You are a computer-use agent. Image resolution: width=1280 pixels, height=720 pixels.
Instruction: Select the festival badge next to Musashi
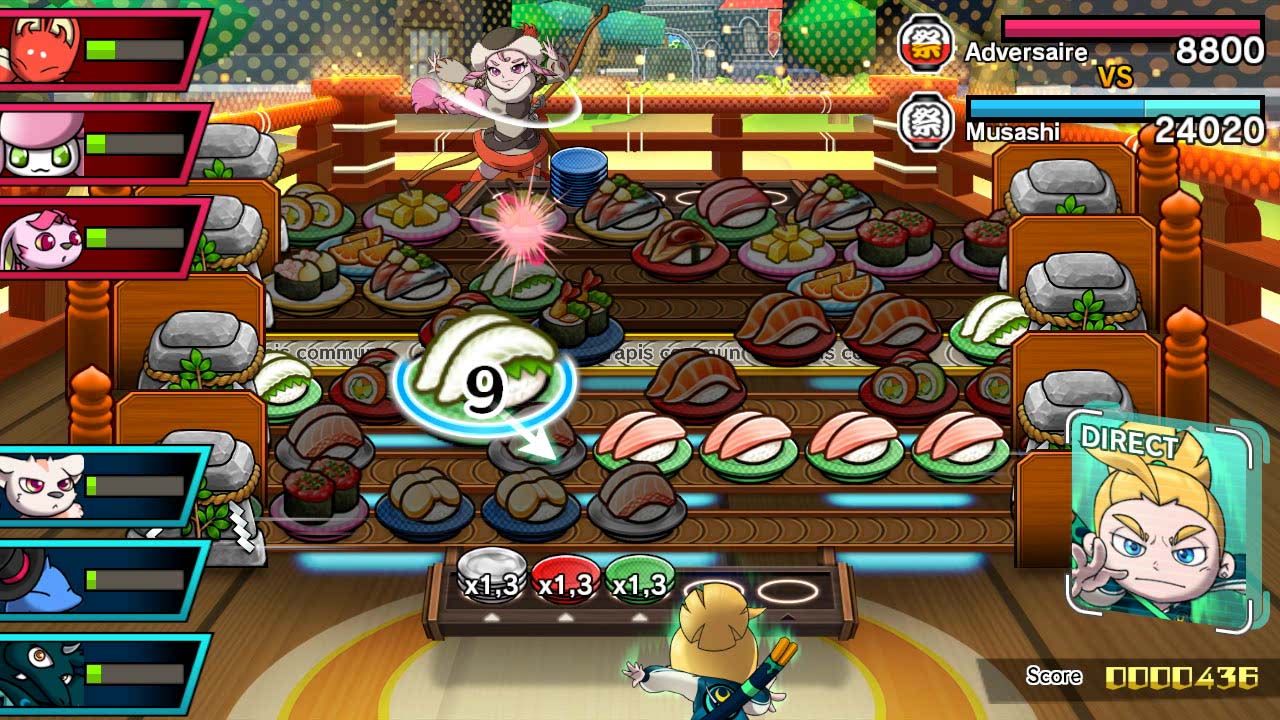pyautogui.click(x=926, y=118)
